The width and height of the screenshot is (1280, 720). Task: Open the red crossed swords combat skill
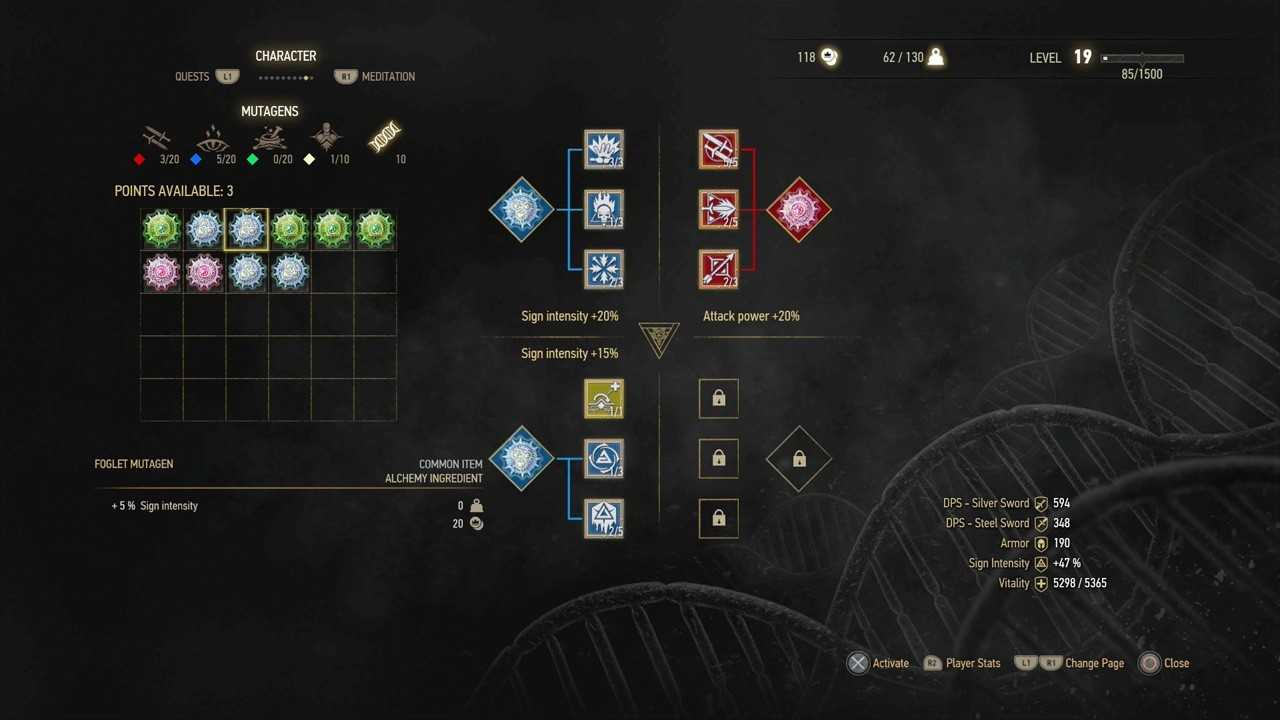pyautogui.click(x=718, y=150)
